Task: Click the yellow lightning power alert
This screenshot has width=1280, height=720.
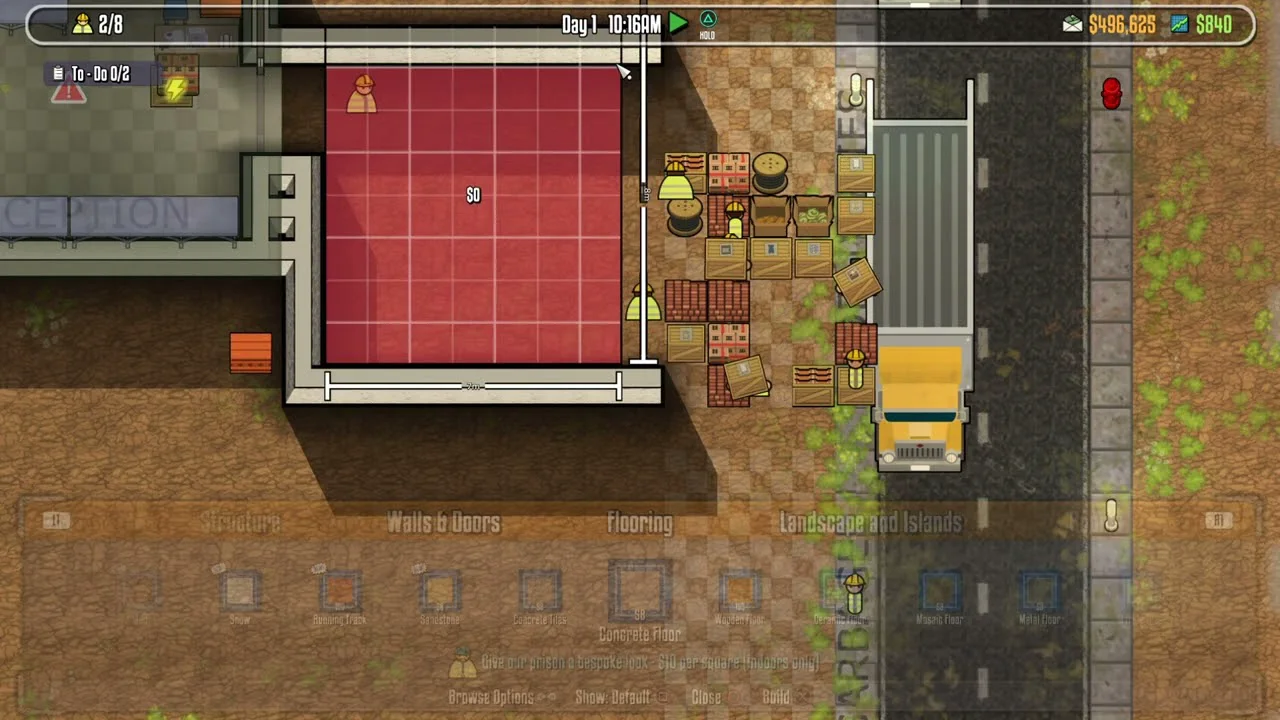Action: click(176, 90)
